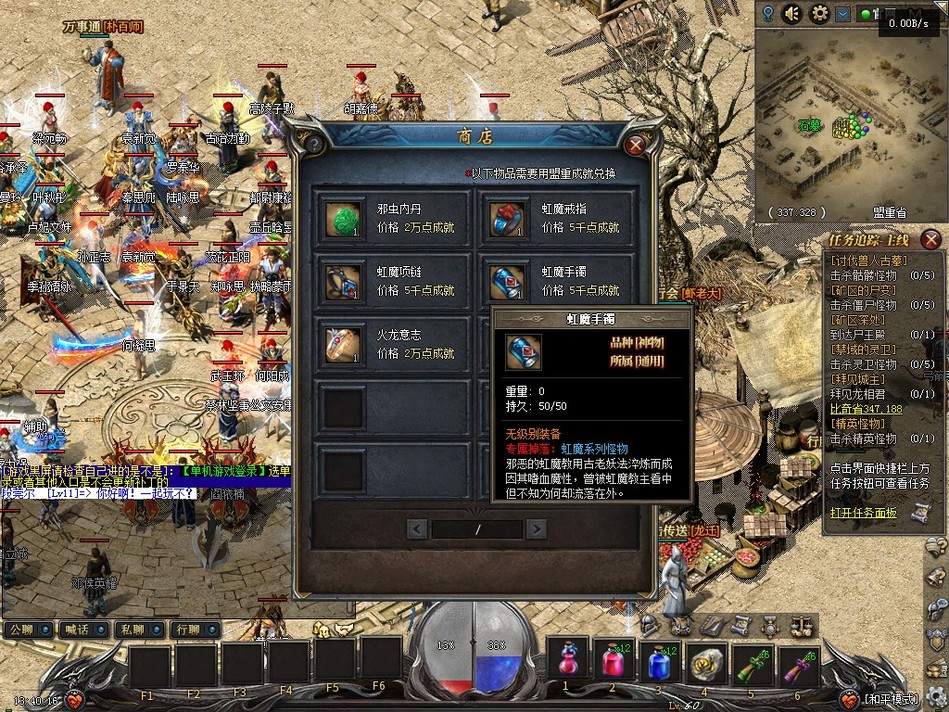Switch to the 喊话 shout channel

click(76, 630)
